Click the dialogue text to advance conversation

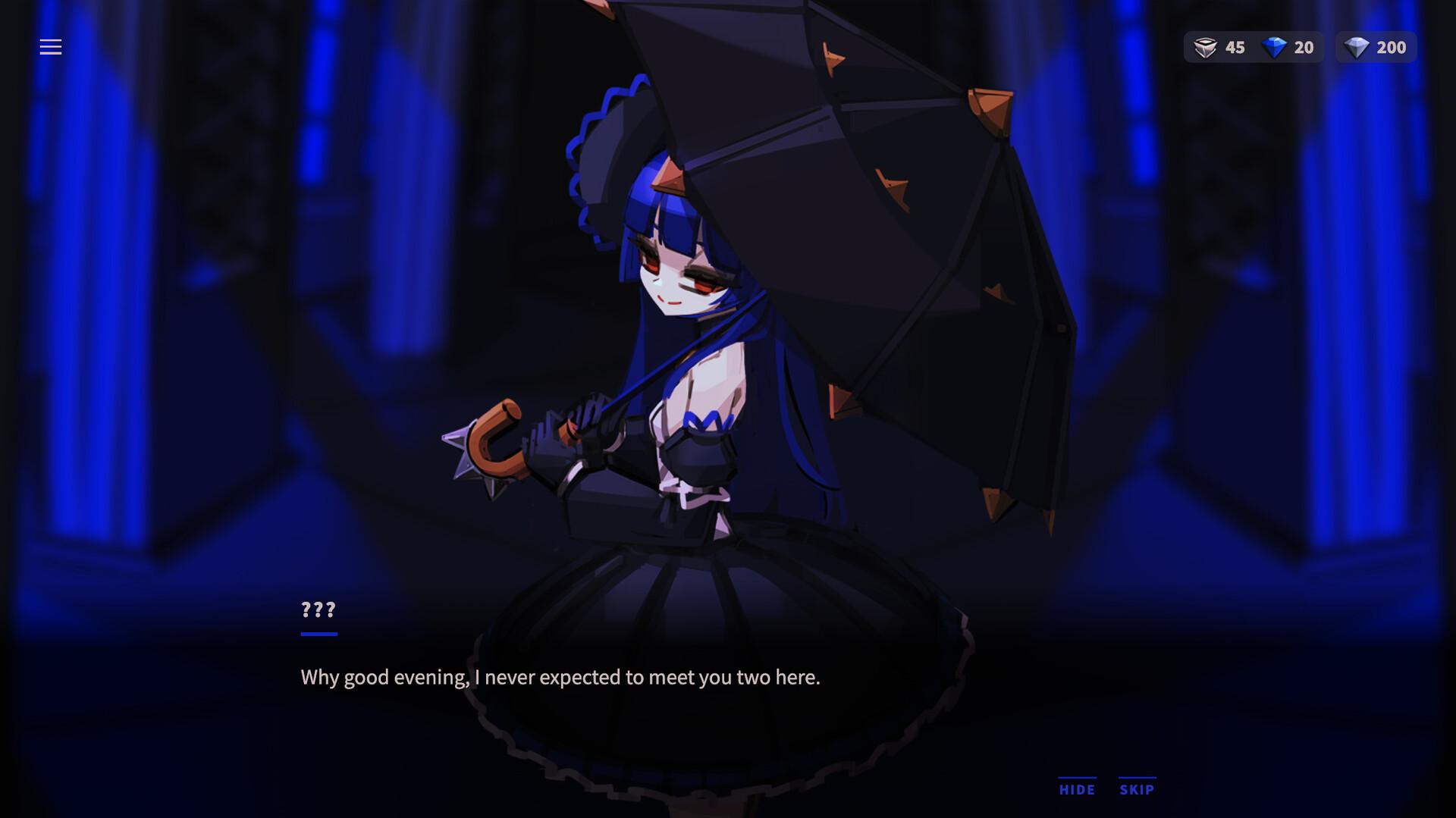(561, 679)
